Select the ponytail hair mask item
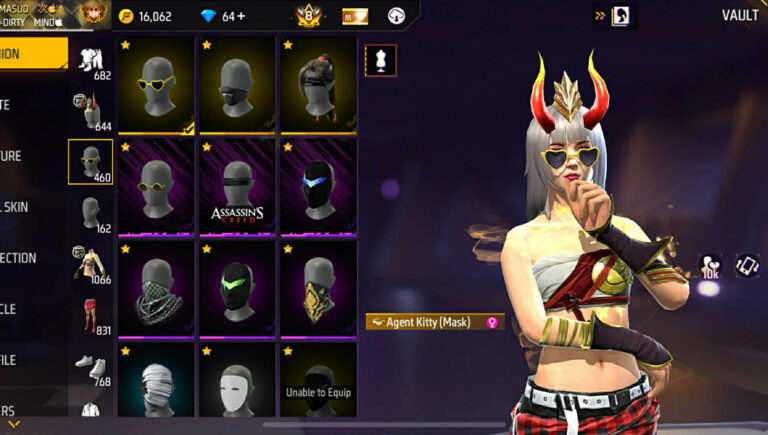The height and width of the screenshot is (435, 768). coord(318,85)
